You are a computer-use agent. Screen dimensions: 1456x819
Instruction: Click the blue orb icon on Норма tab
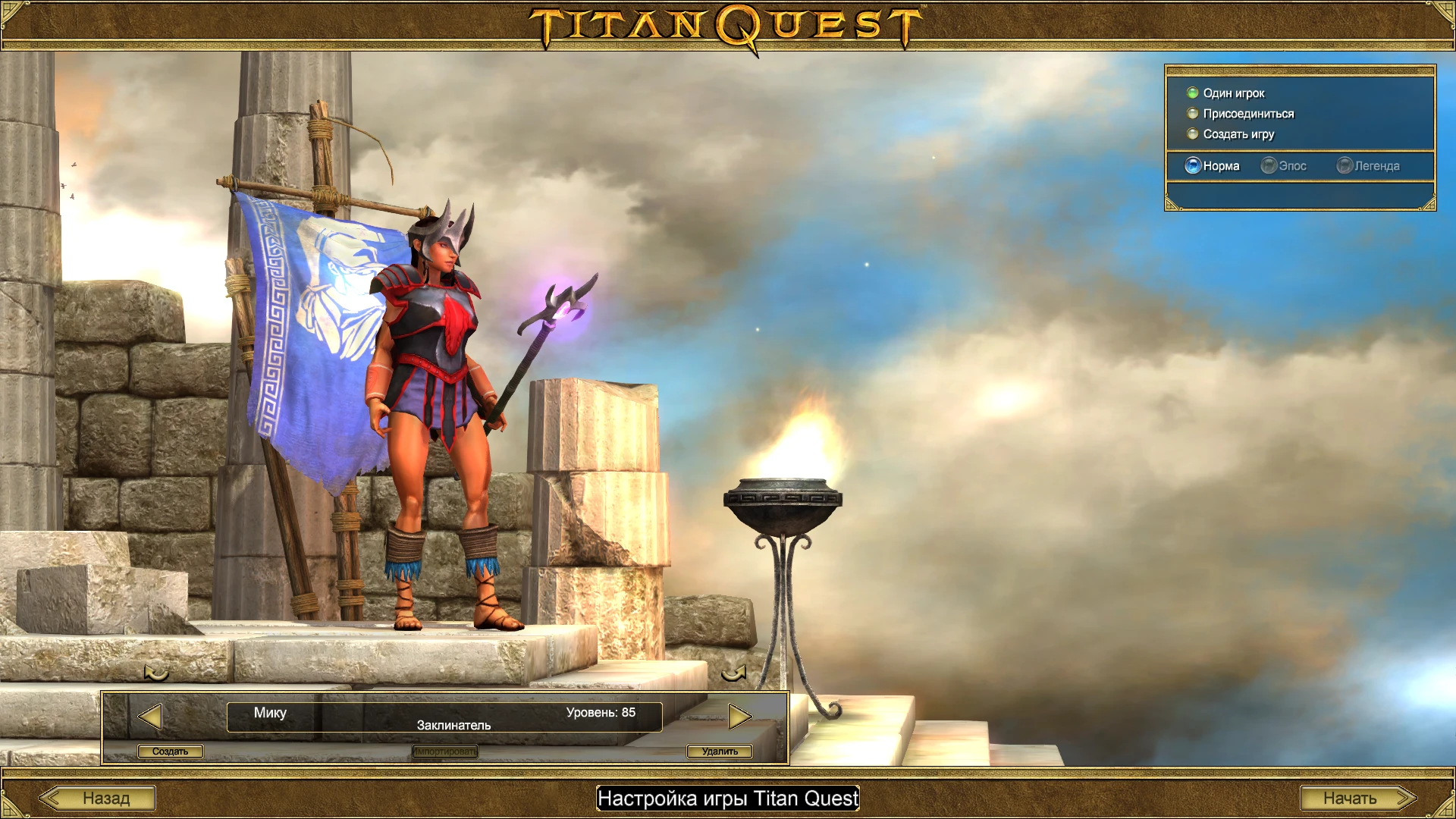pyautogui.click(x=1192, y=165)
